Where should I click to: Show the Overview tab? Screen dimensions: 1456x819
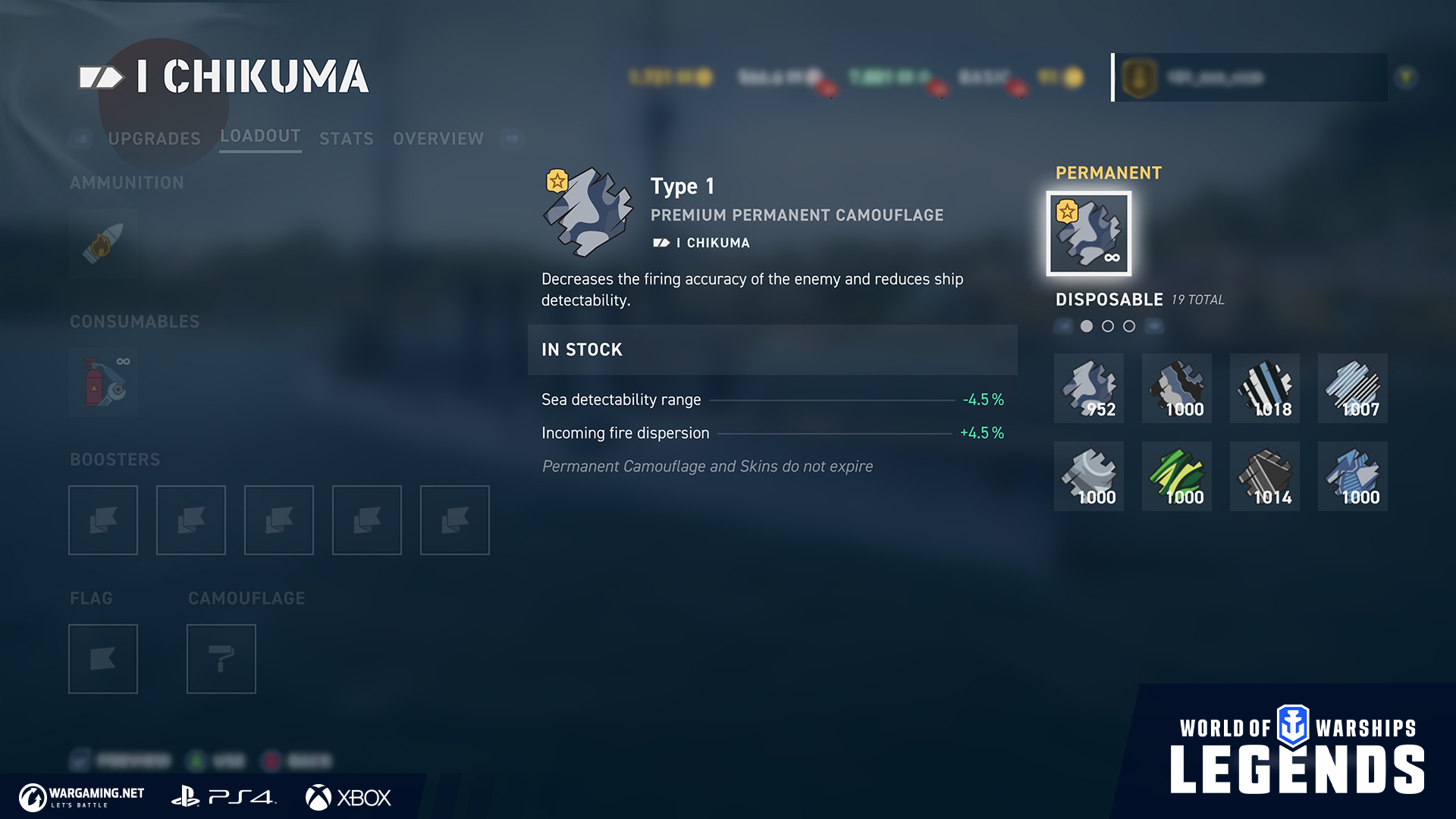coord(438,139)
